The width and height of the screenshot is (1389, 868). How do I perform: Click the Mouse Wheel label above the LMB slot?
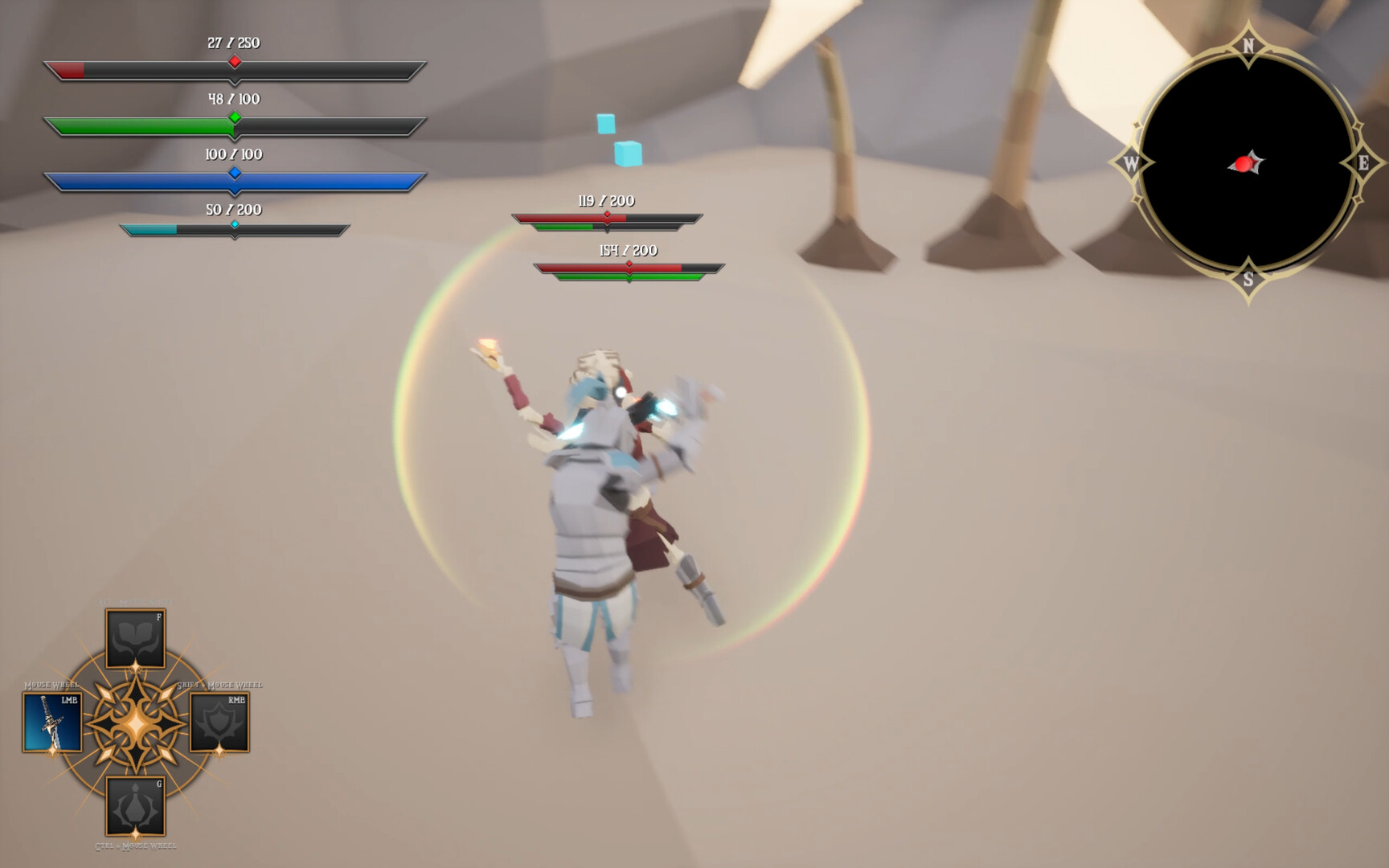click(51, 685)
